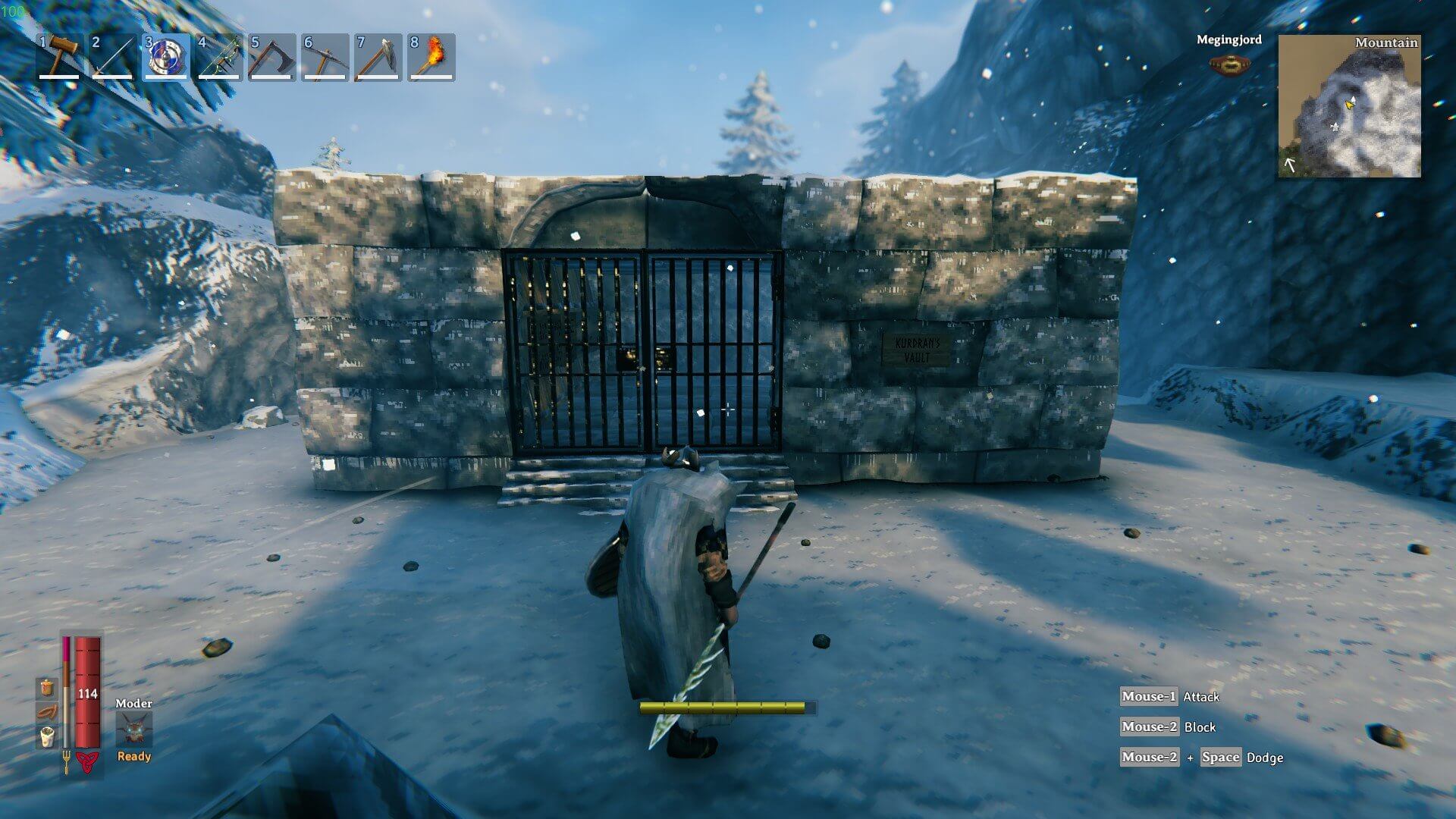
Task: Equip the bow in hotbar slot 4
Action: click(x=219, y=57)
